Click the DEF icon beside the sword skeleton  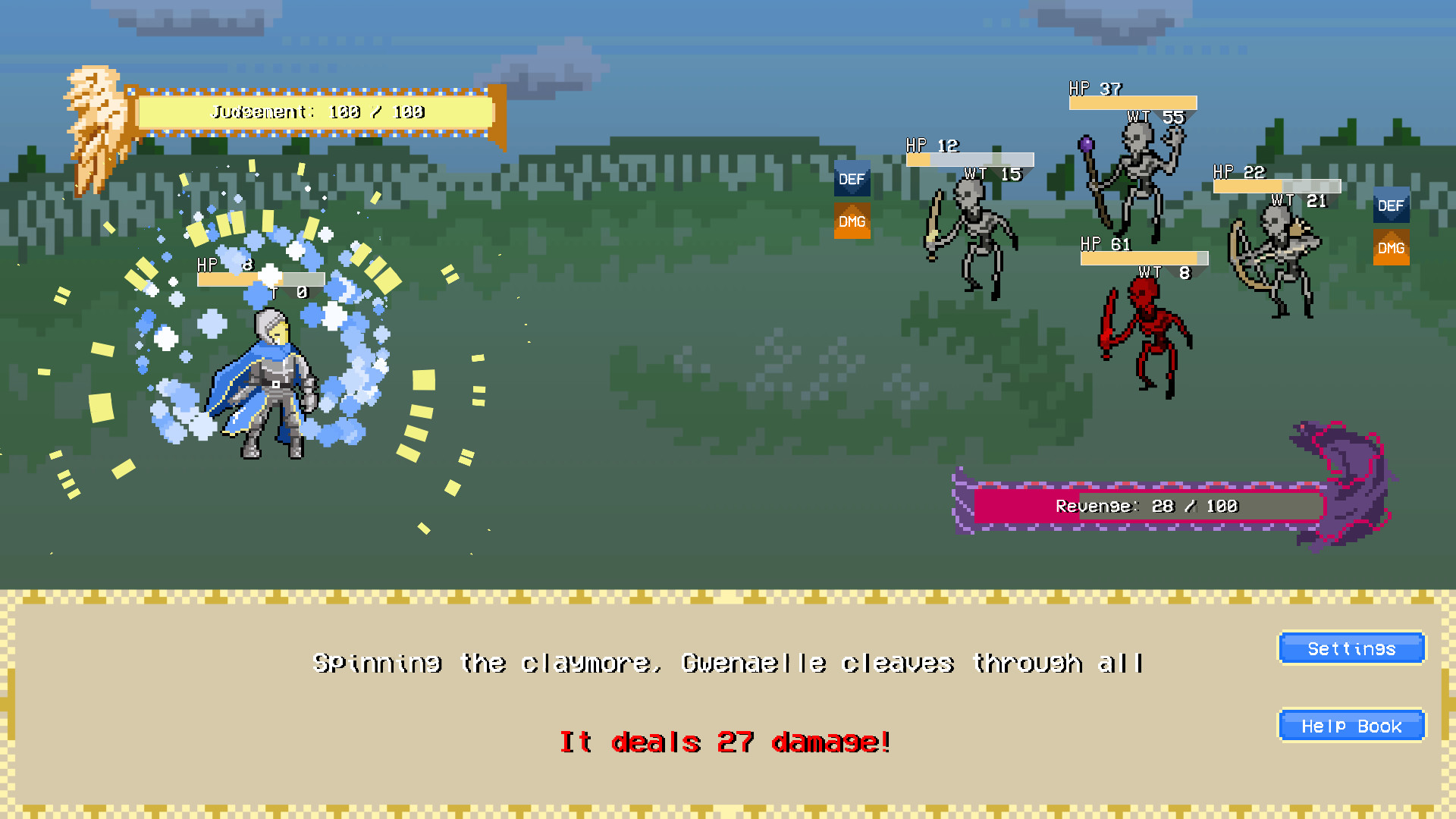pyautogui.click(x=852, y=179)
